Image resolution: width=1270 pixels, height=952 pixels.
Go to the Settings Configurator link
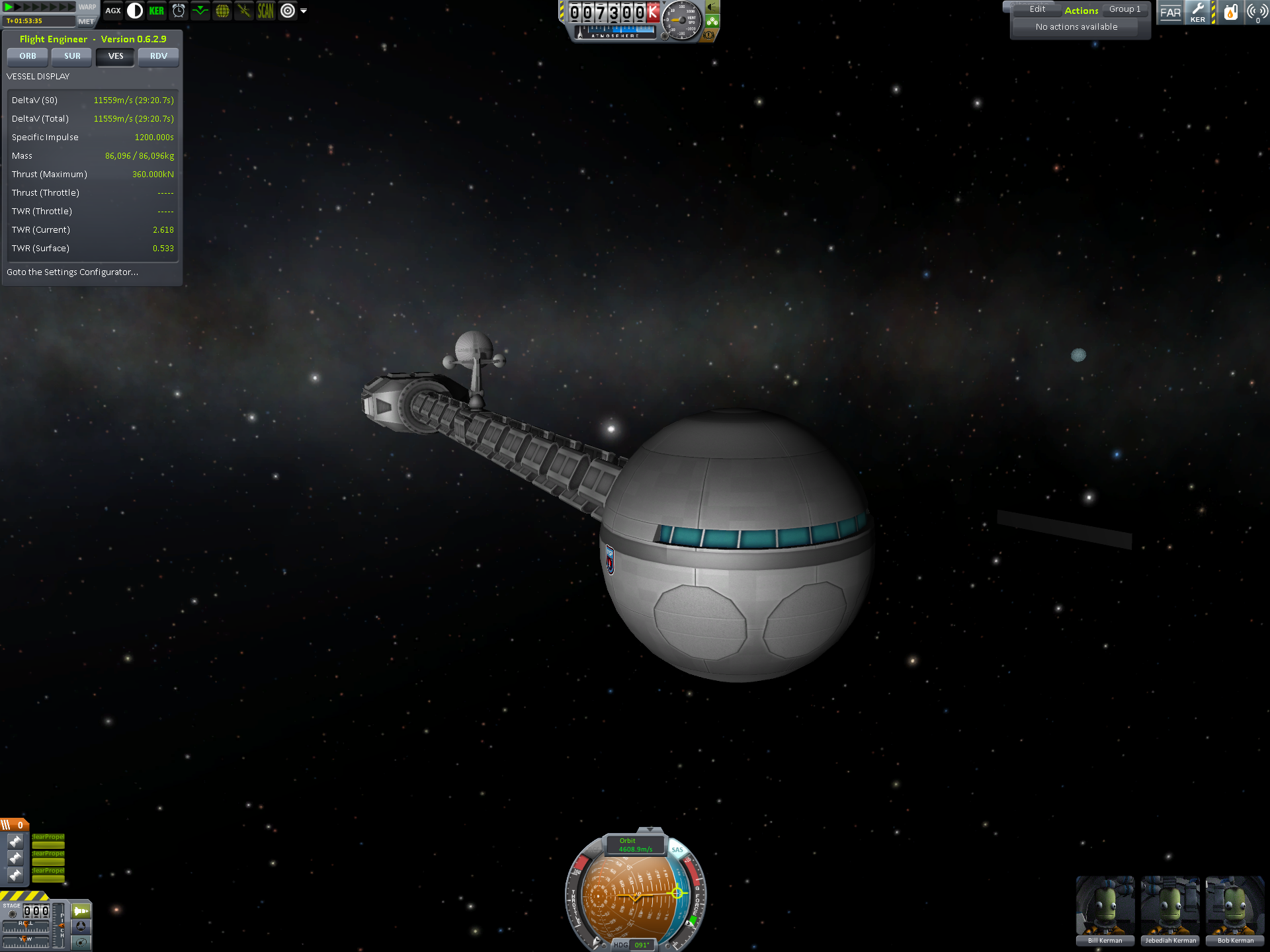click(72, 272)
